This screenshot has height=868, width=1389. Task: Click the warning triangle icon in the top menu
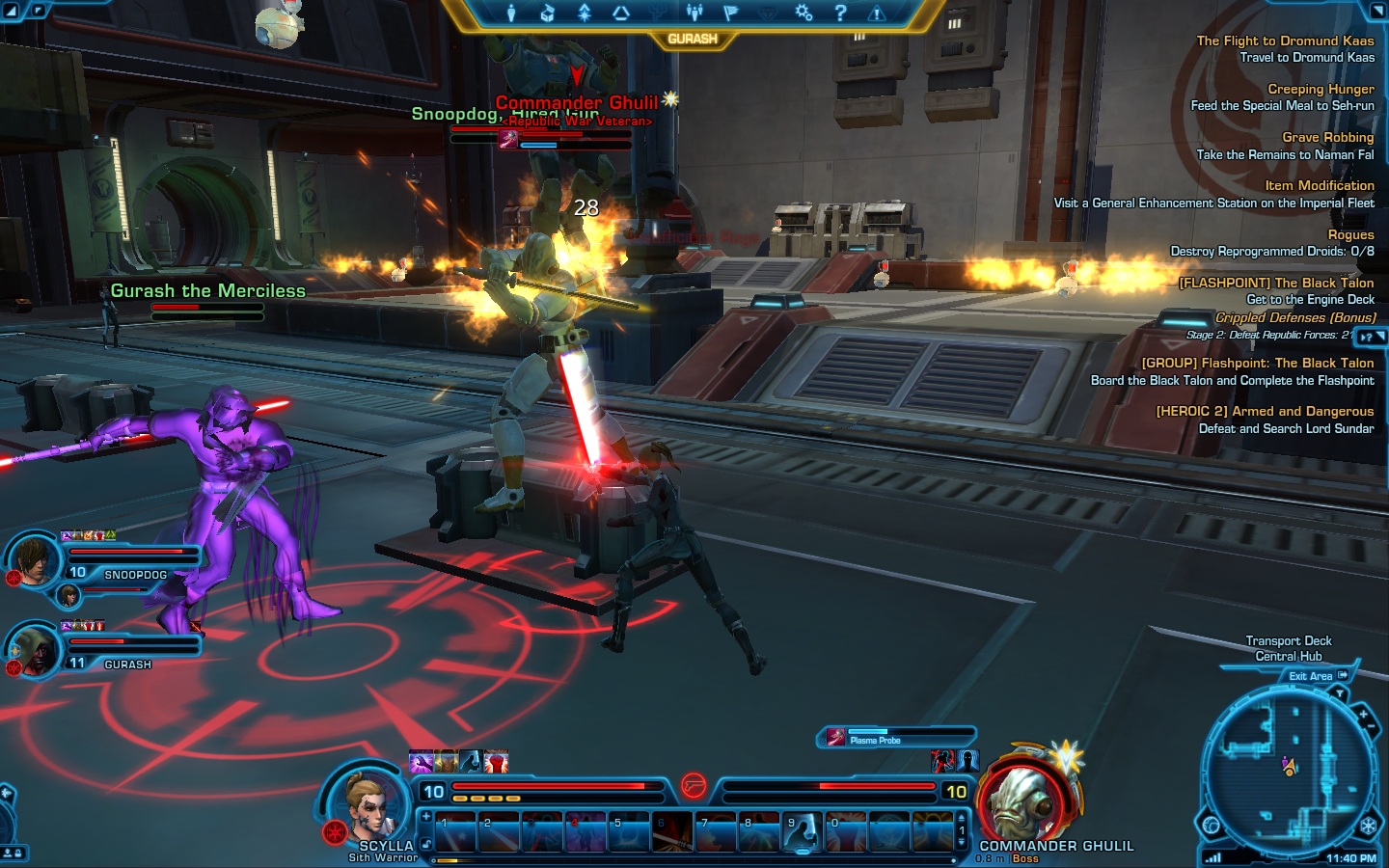pyautogui.click(x=877, y=13)
